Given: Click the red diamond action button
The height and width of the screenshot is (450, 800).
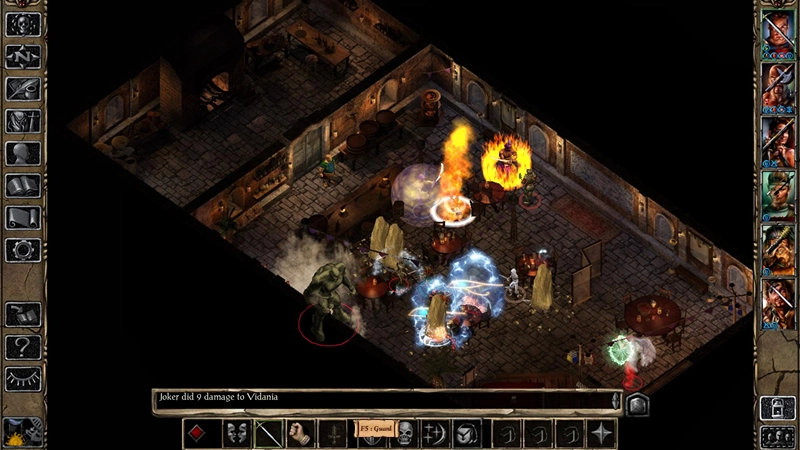Looking at the screenshot, I should coord(201,433).
